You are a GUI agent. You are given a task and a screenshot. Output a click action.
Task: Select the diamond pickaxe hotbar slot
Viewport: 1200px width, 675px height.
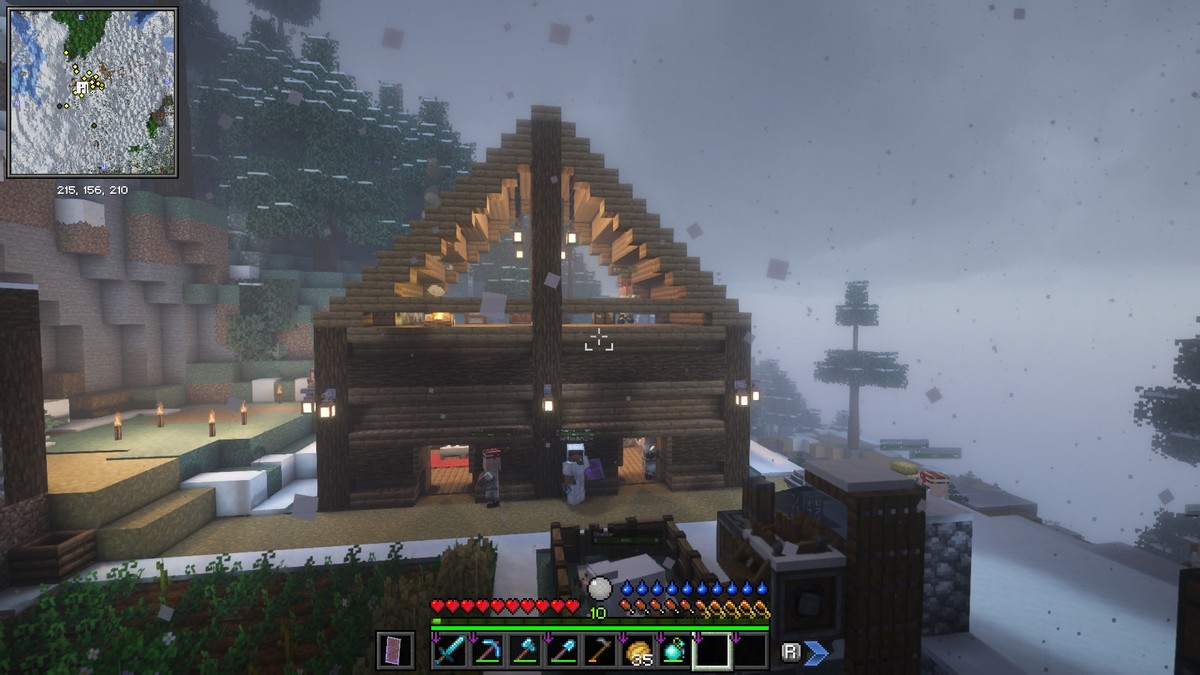487,651
